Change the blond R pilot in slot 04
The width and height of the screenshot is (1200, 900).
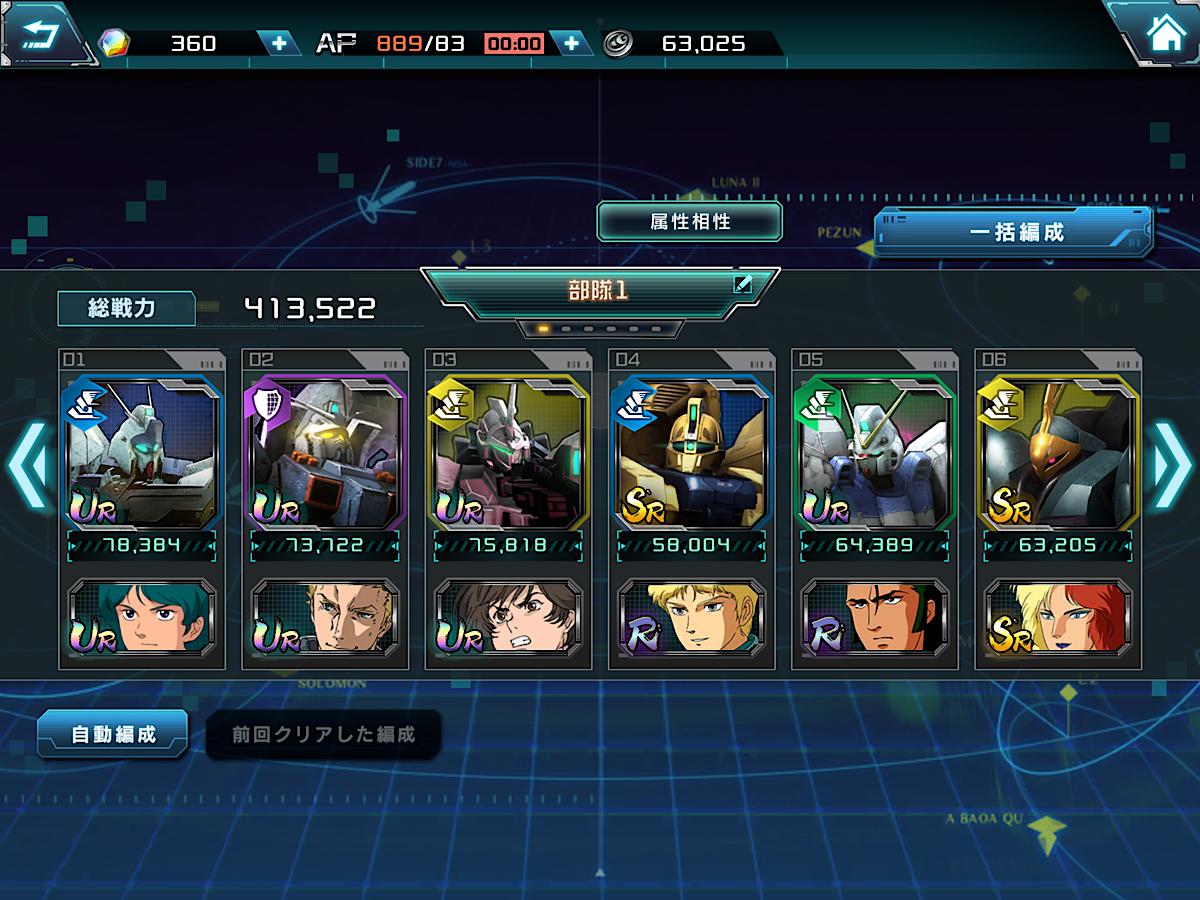point(691,616)
